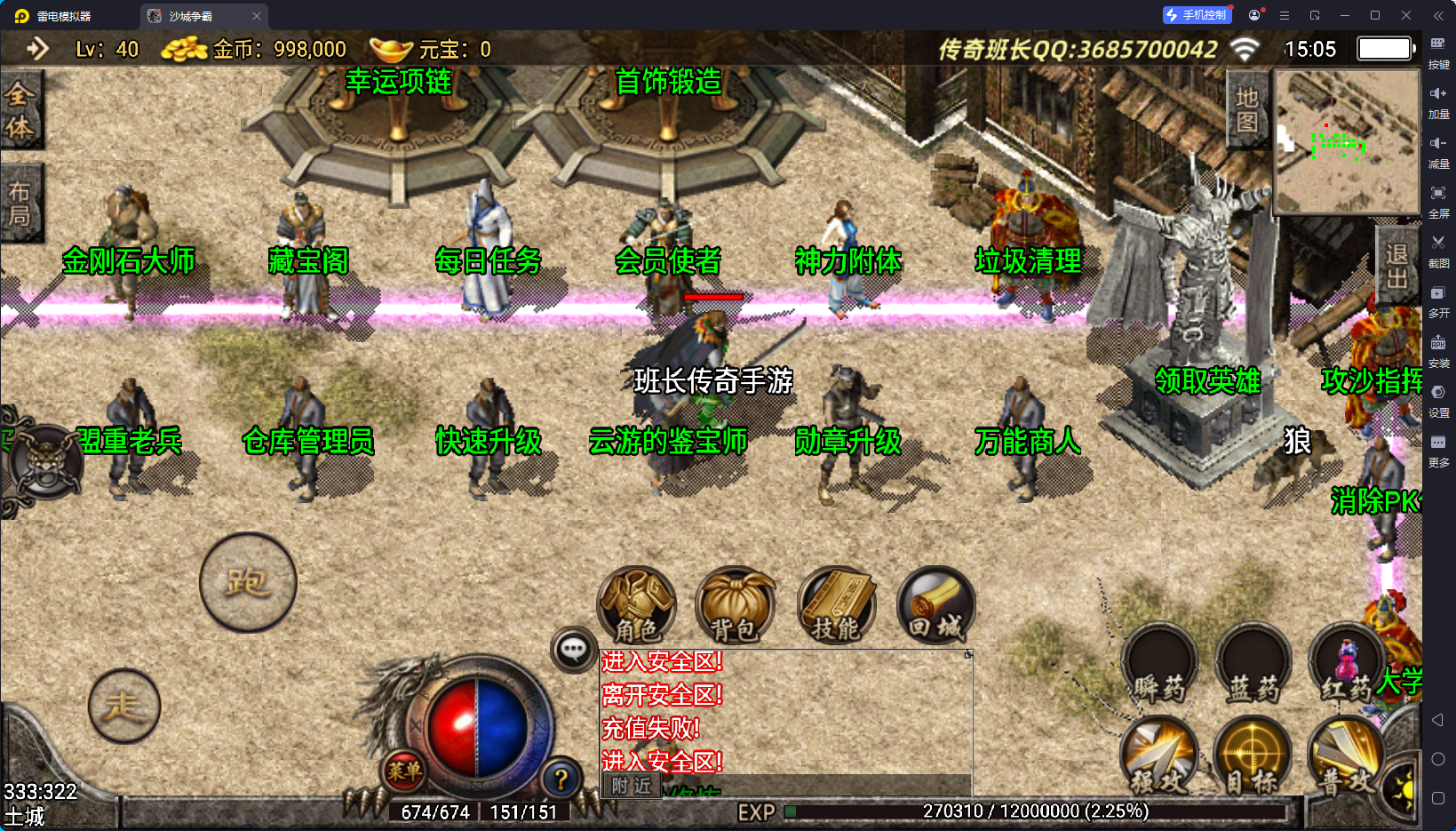
Task: Open the 背包 backpack inventory
Action: pyautogui.click(x=735, y=605)
